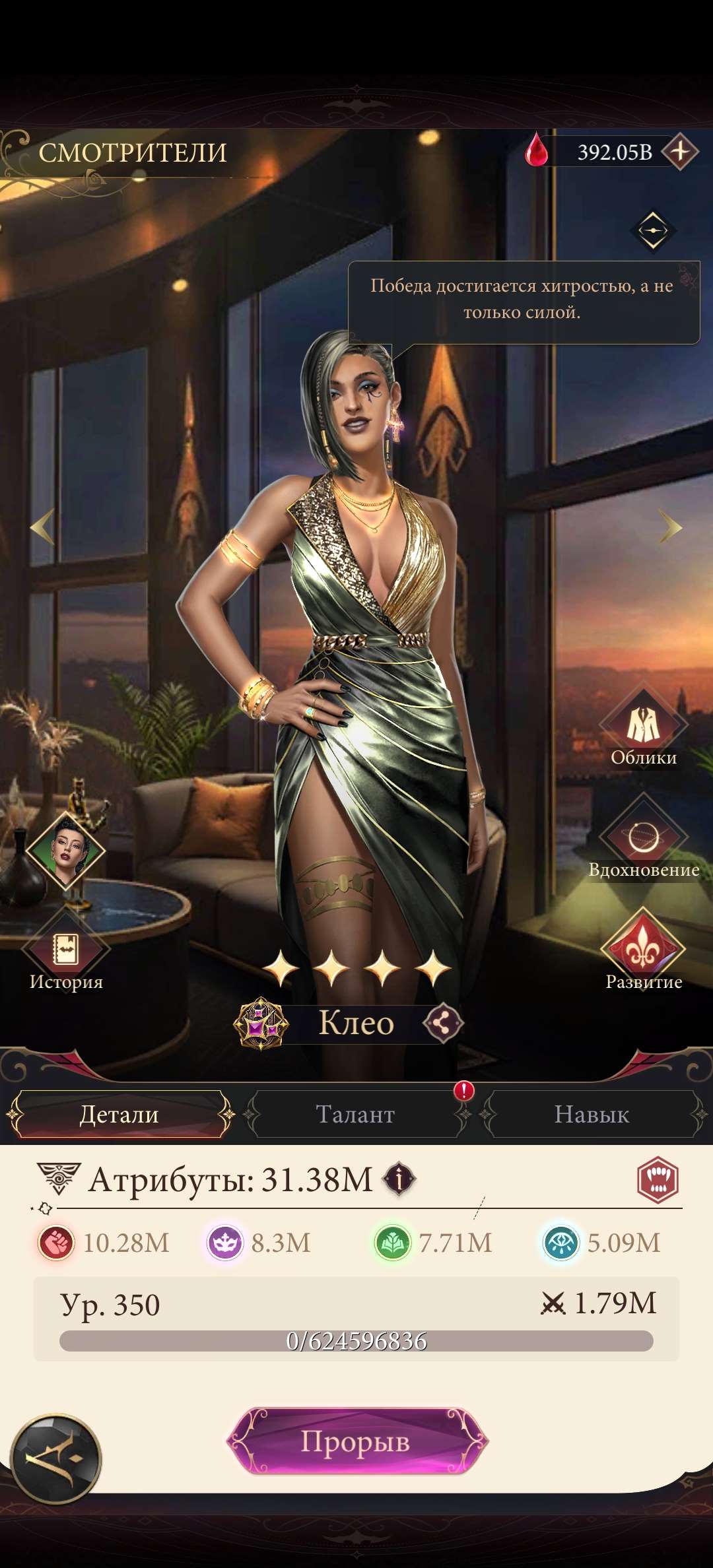The width and height of the screenshot is (713, 1568).
Task: Go back using the round arrow button
Action: click(x=56, y=1459)
